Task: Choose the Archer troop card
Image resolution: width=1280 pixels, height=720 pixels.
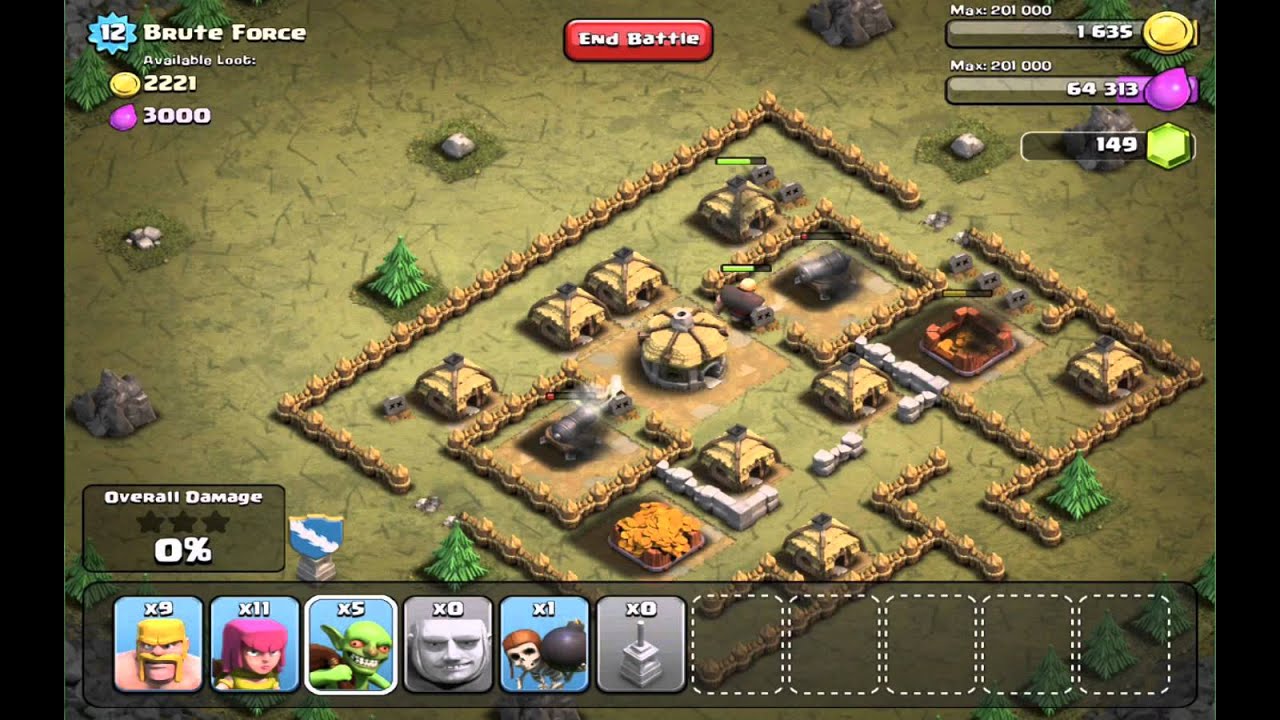Action: point(255,644)
